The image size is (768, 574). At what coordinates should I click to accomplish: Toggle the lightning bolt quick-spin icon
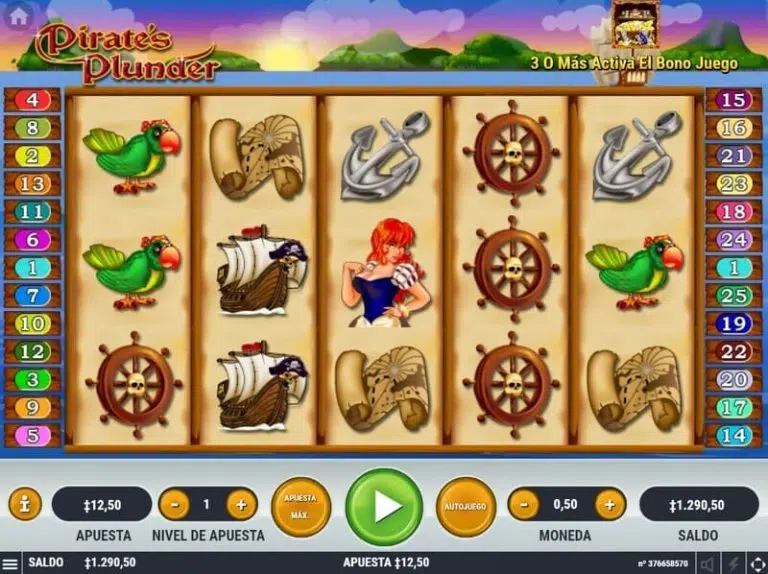point(731,564)
